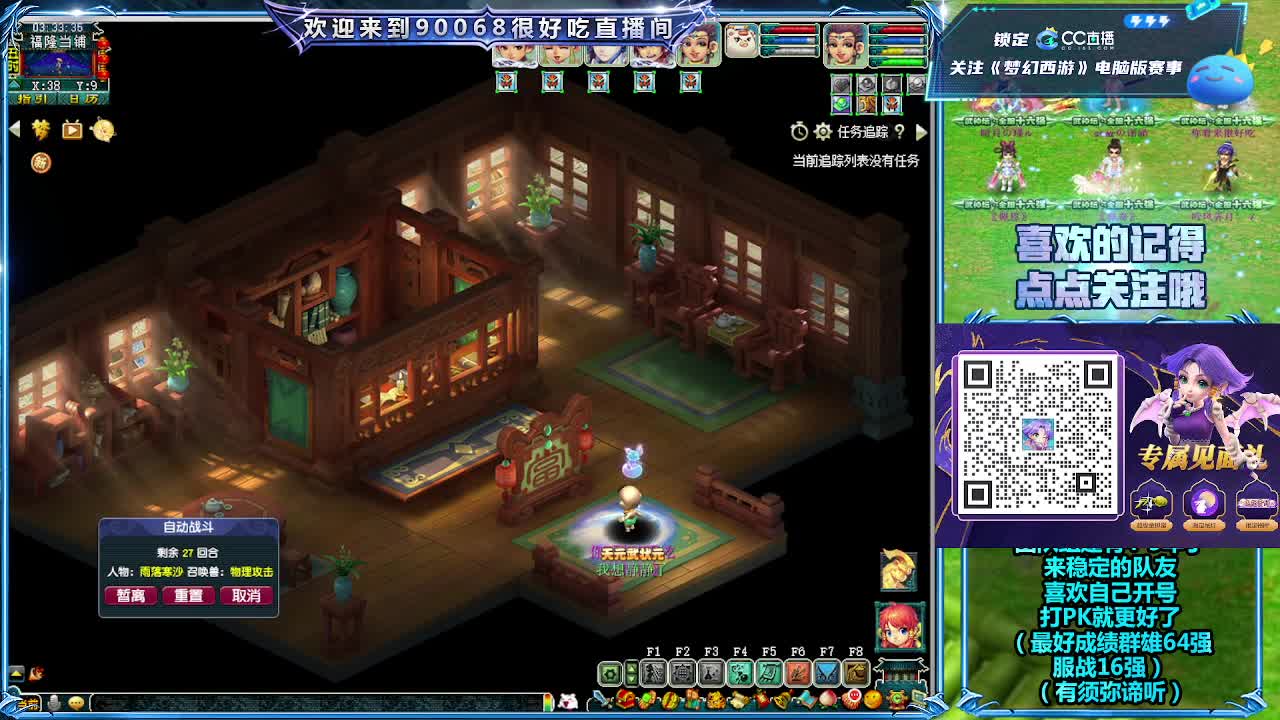Select the F1 skill slot icon

[x=655, y=671]
